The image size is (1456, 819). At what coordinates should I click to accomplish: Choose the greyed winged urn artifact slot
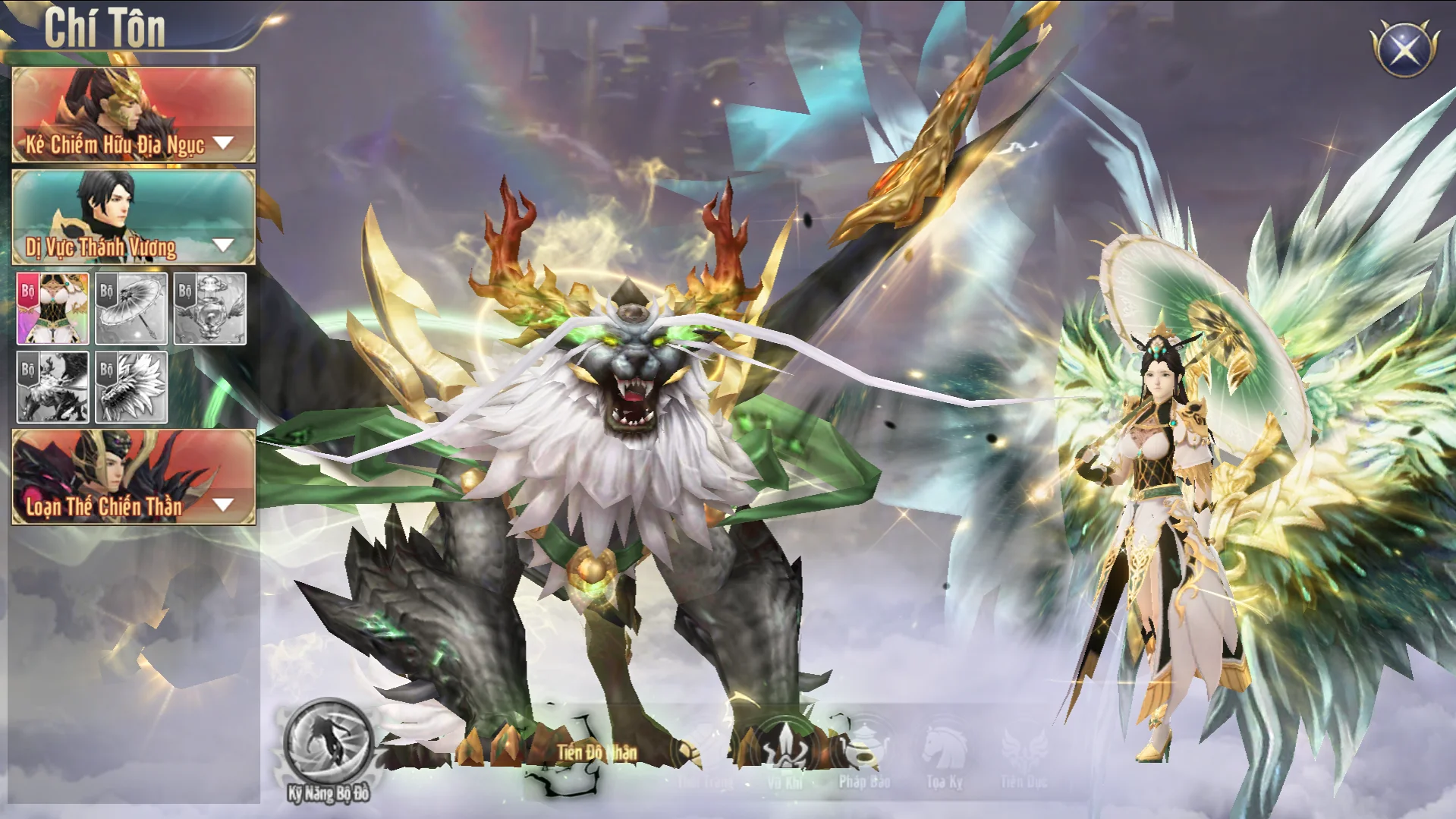pyautogui.click(x=210, y=309)
